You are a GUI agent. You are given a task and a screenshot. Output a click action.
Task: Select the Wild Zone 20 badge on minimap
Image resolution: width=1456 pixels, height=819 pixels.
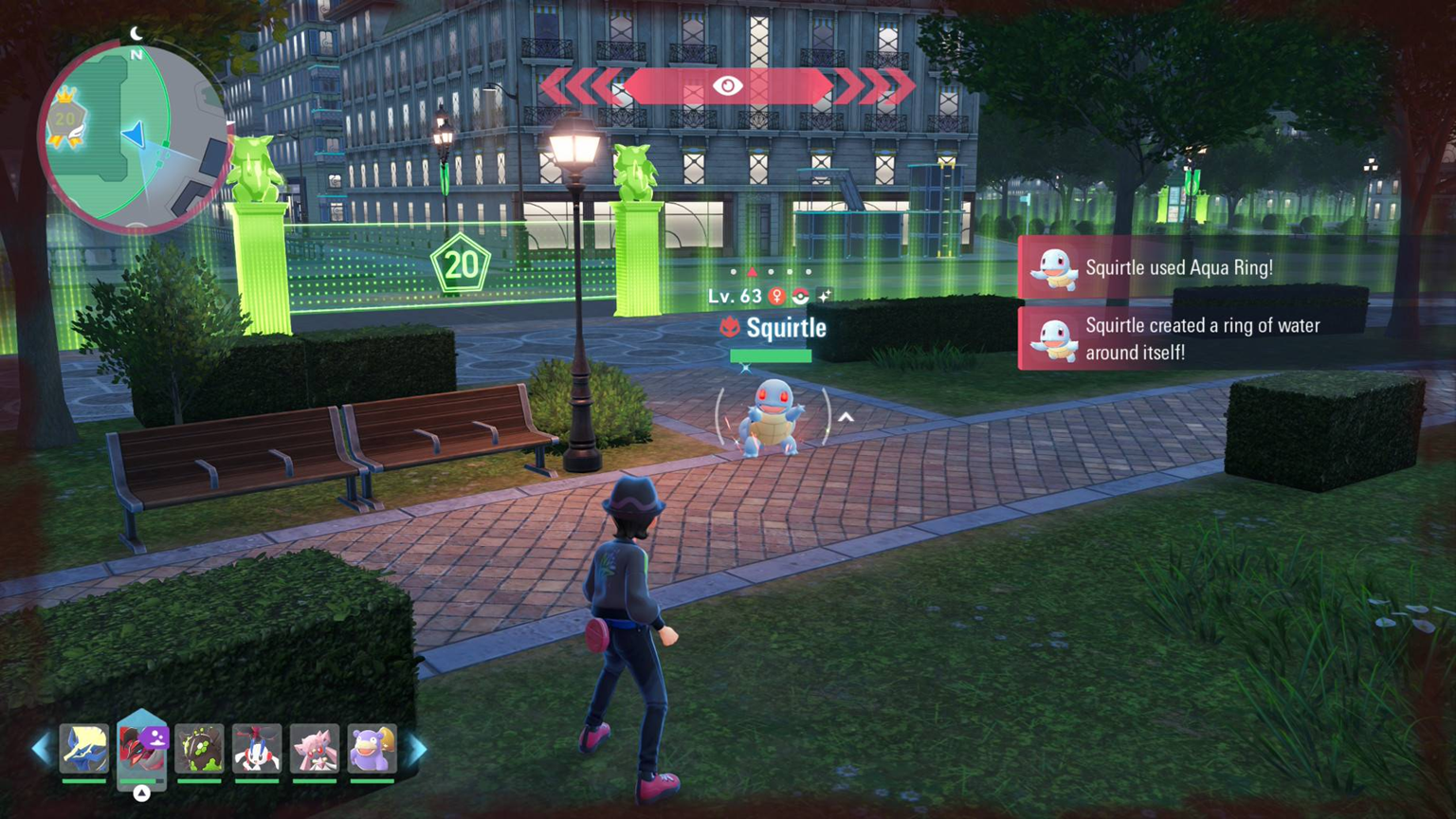64,120
